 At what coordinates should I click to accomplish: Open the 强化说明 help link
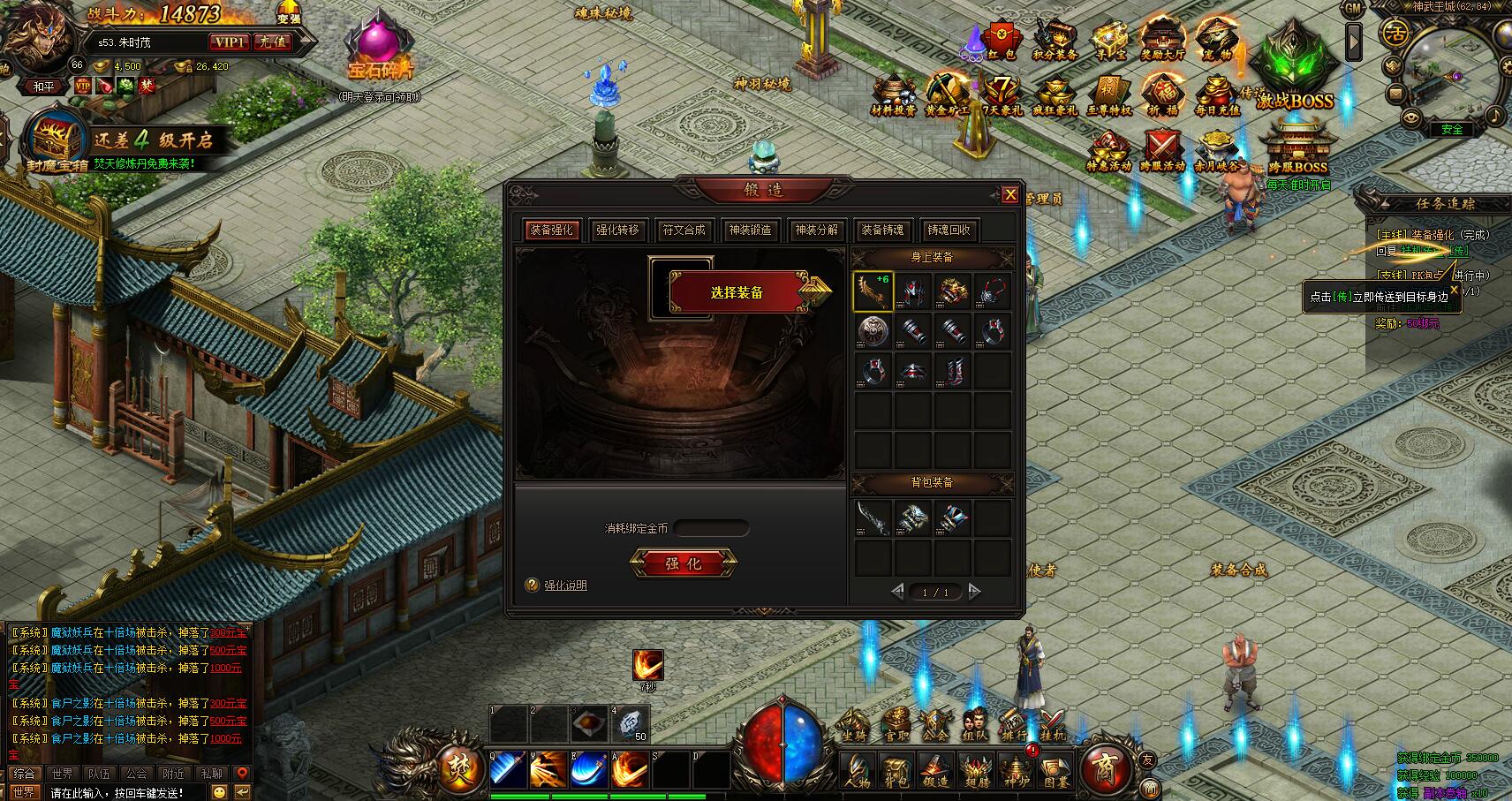tap(565, 586)
